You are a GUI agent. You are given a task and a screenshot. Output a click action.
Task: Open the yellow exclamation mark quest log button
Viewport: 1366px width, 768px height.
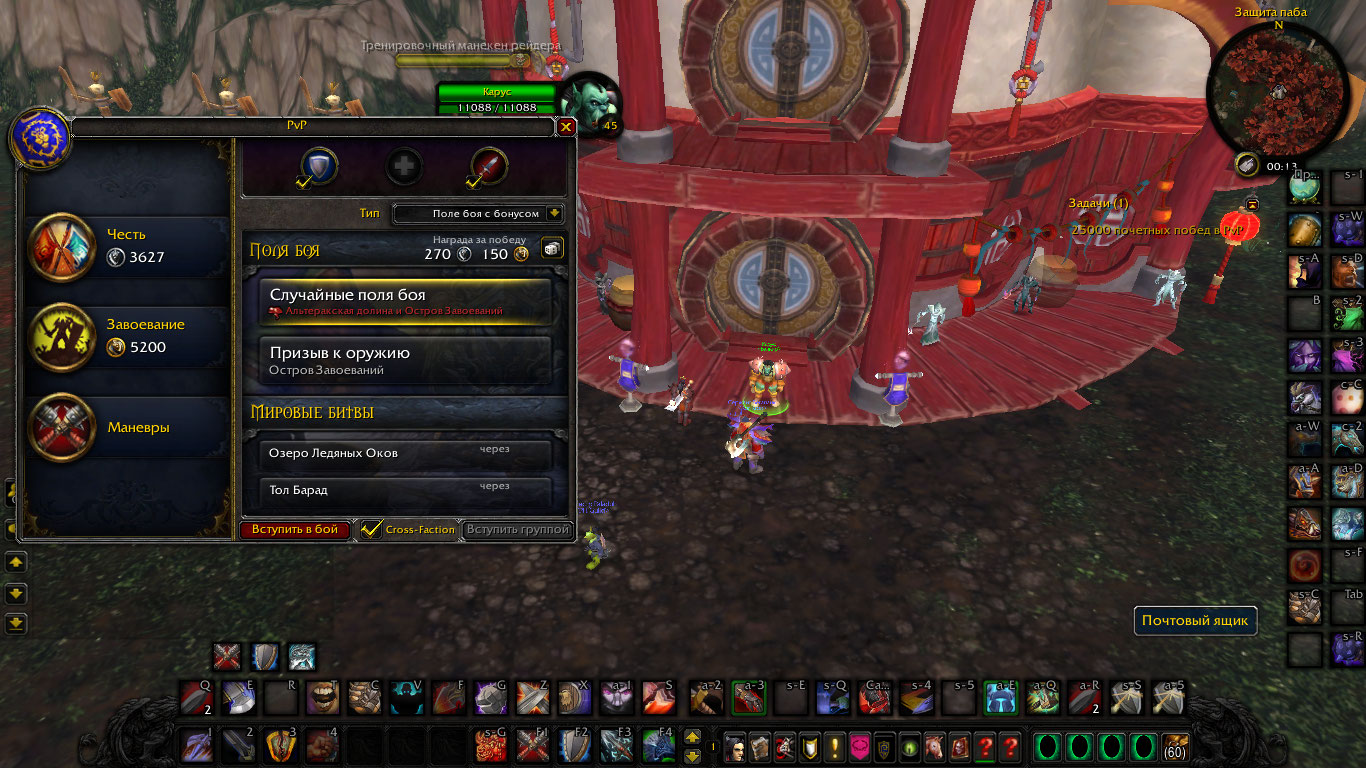click(x=833, y=746)
